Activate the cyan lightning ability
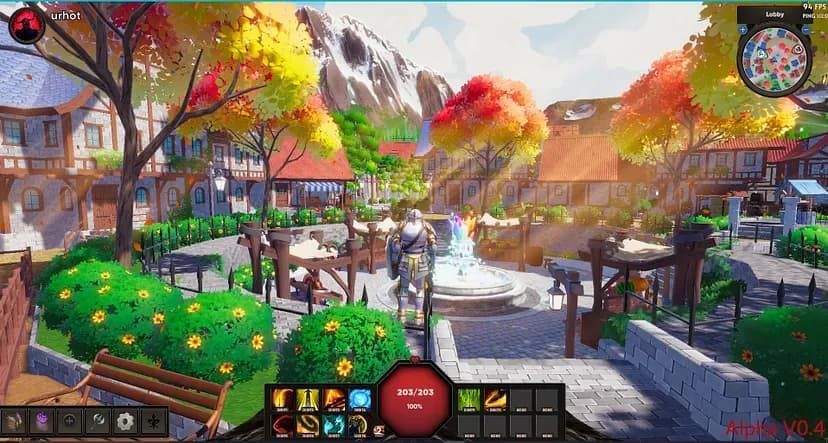The width and height of the screenshot is (828, 443). click(334, 425)
